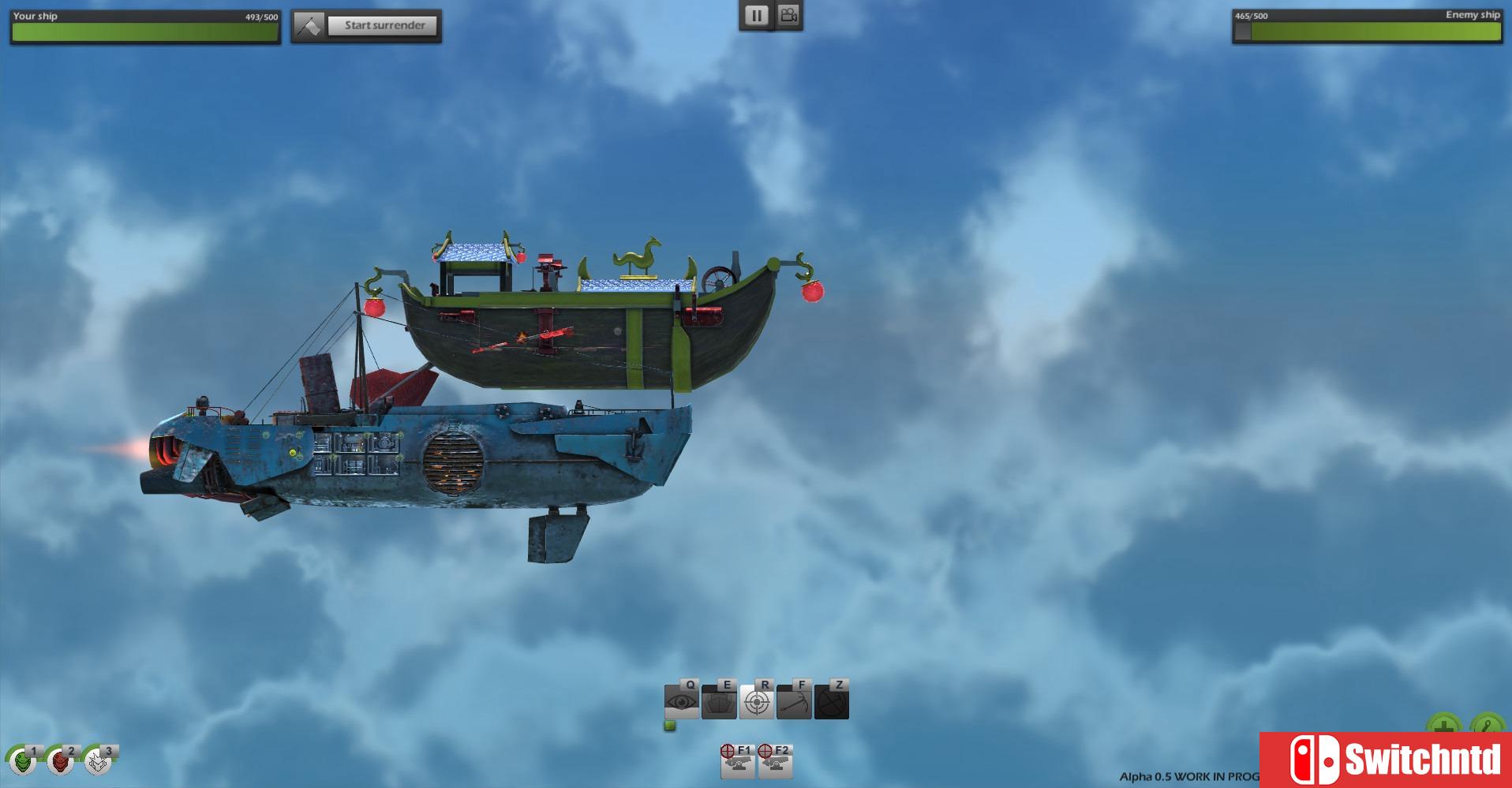Select the crossed-out circle ability icon
Viewport: 1512px width, 788px height.
click(x=832, y=701)
